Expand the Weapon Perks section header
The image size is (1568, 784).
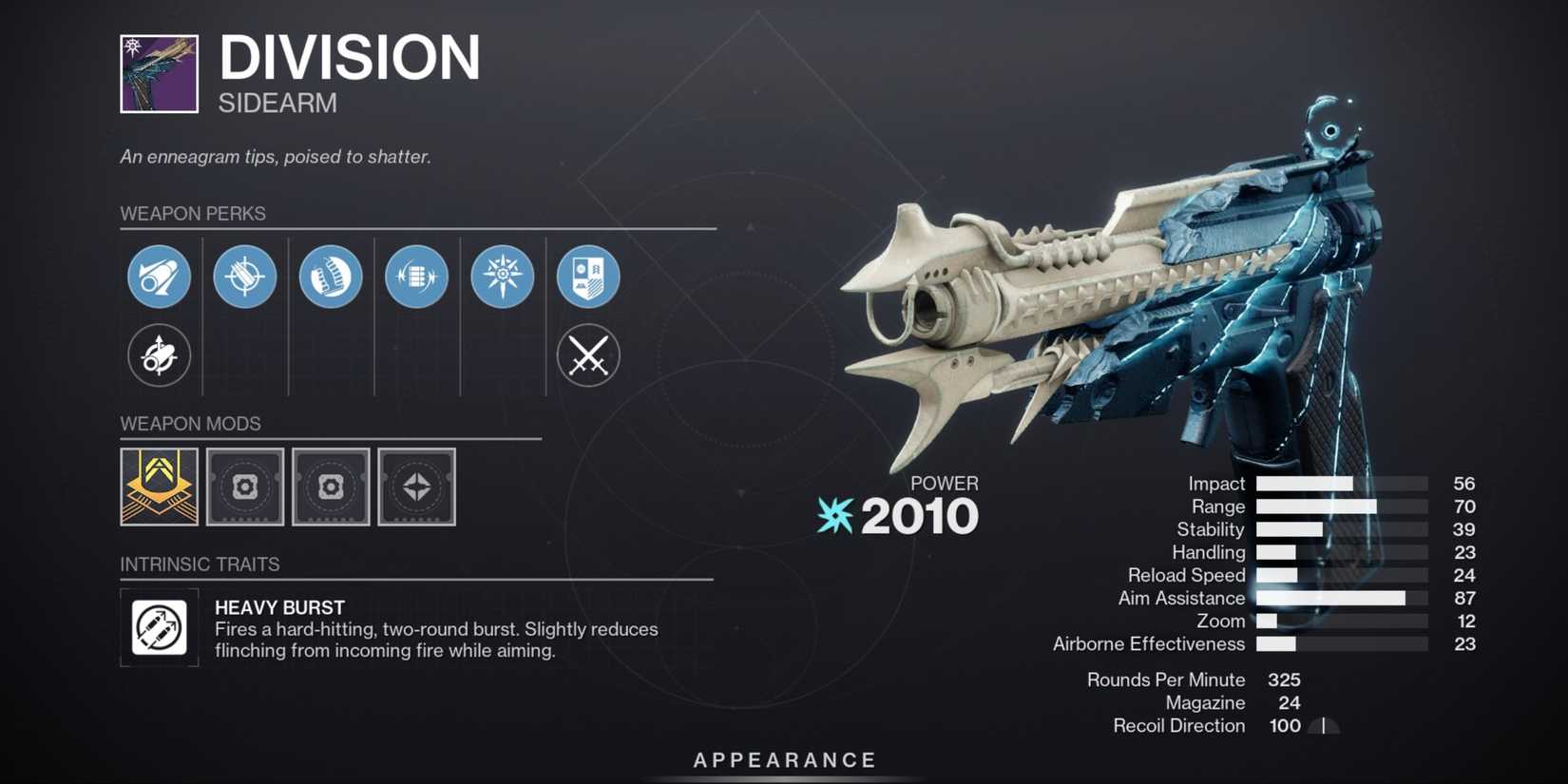(193, 214)
